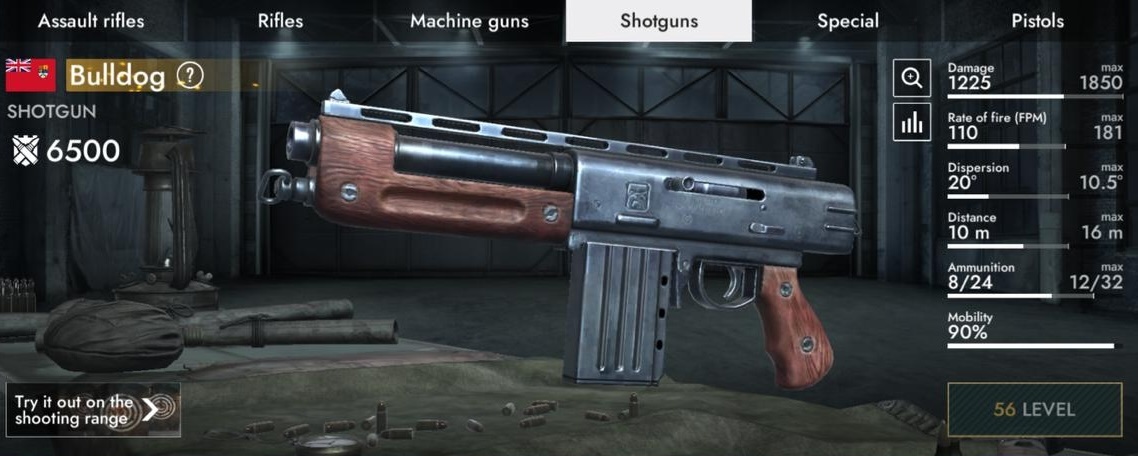The width and height of the screenshot is (1138, 456).
Task: Choose the Shotguns tab
Action: click(x=658, y=21)
